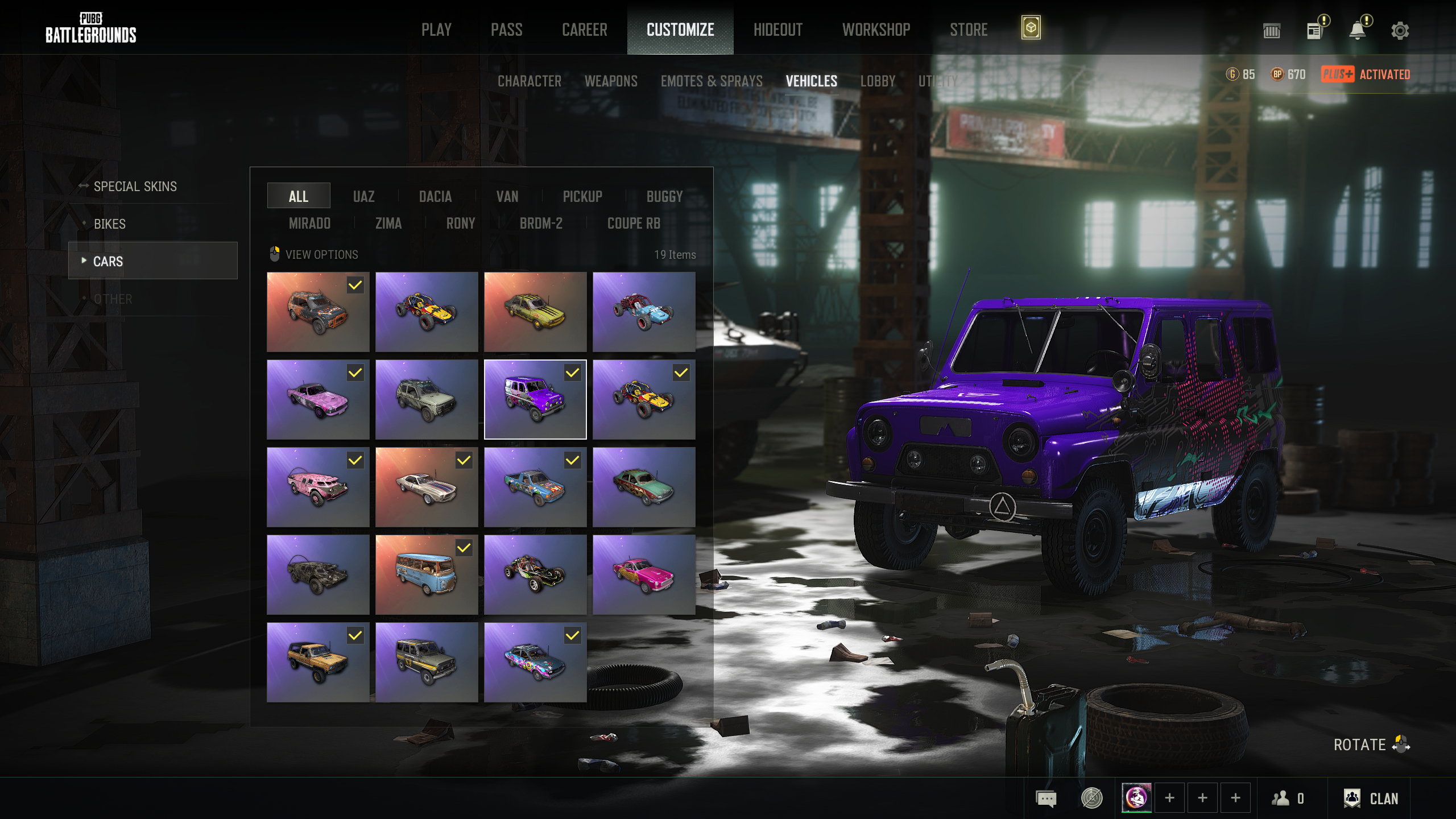This screenshot has height=819, width=1456.
Task: Choose the hot pink Dacia skin
Action: pyautogui.click(x=644, y=574)
